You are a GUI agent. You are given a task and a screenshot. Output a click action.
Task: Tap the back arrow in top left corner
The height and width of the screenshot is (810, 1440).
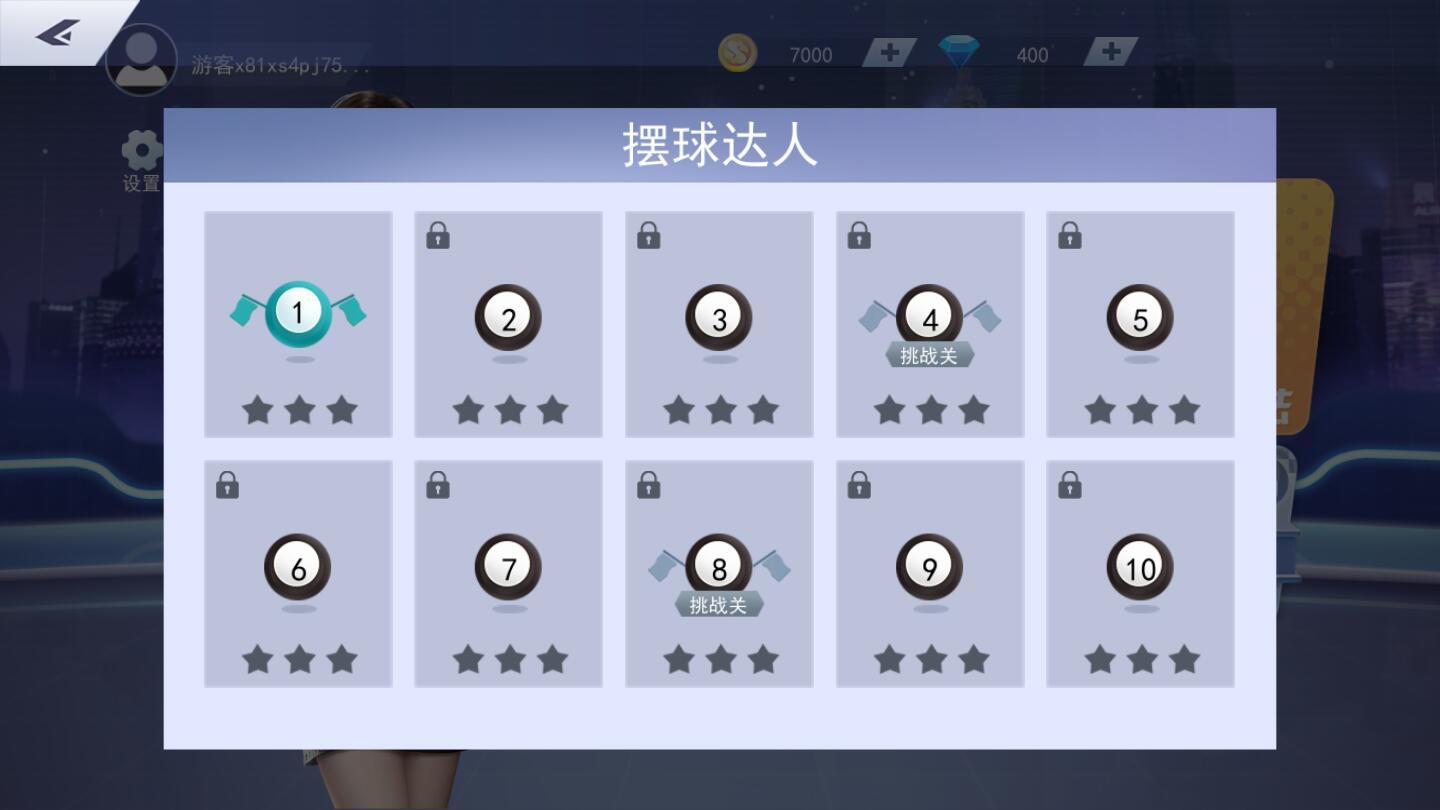coord(52,32)
